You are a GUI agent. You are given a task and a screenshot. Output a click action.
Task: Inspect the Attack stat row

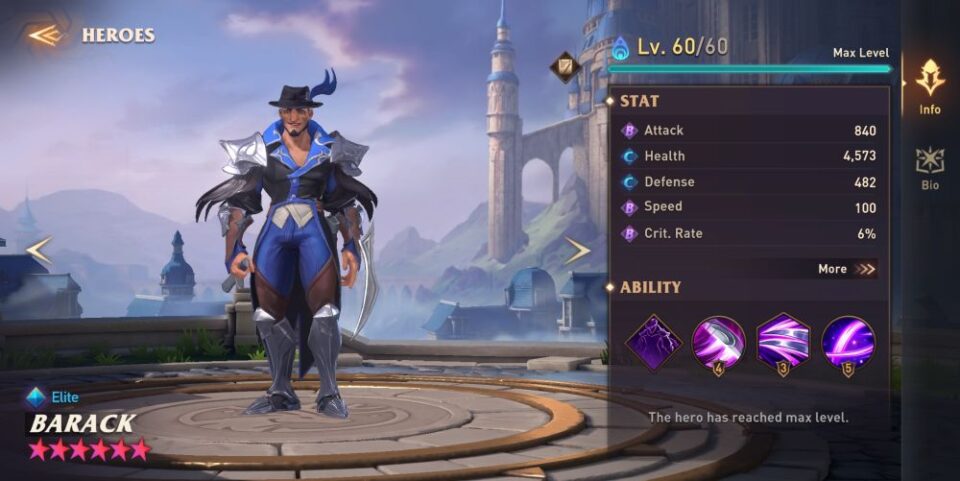[748, 130]
